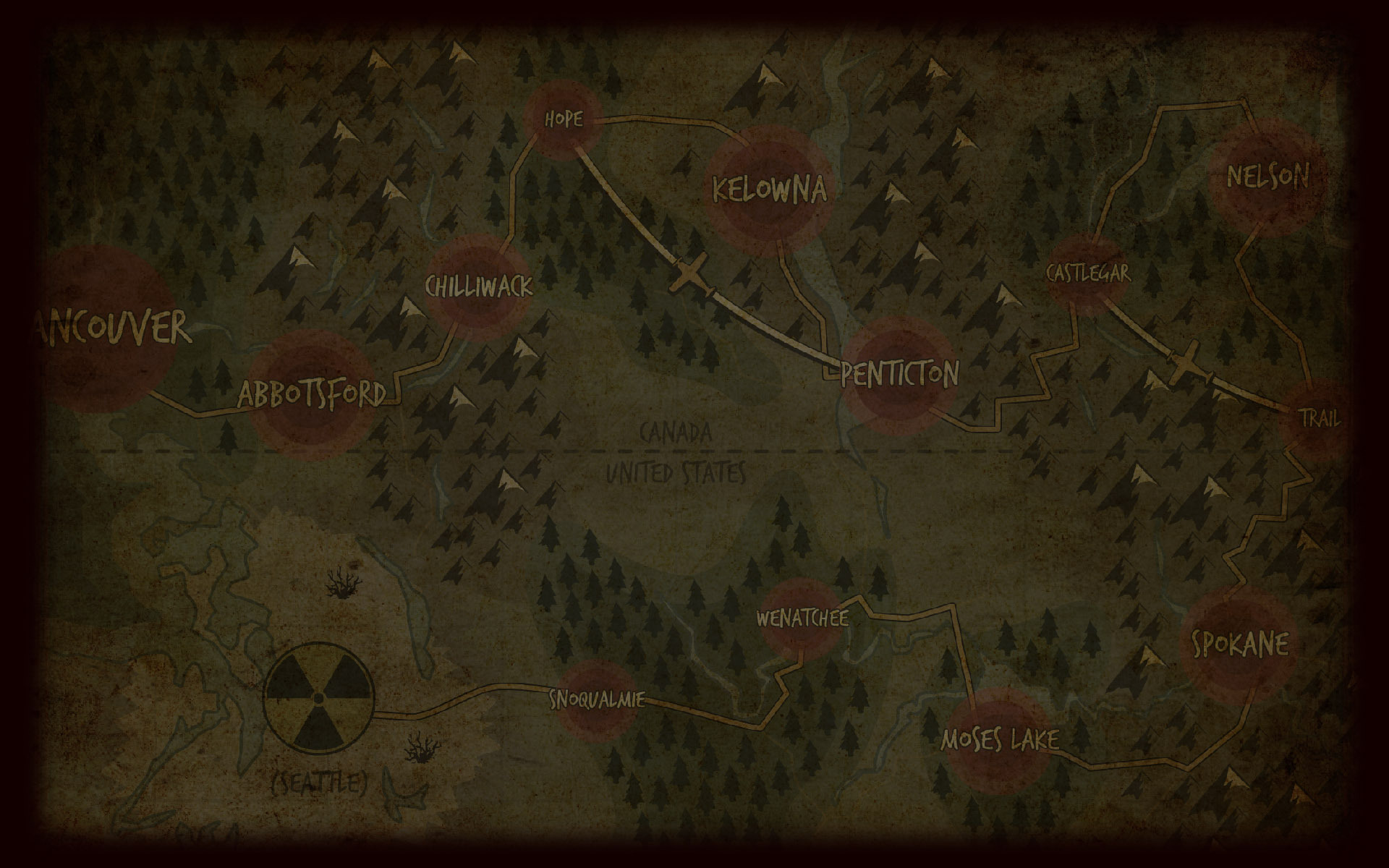Select the airplane on the Castlegar–Trail route
Screen dimensions: 1389x868
pos(1185,364)
